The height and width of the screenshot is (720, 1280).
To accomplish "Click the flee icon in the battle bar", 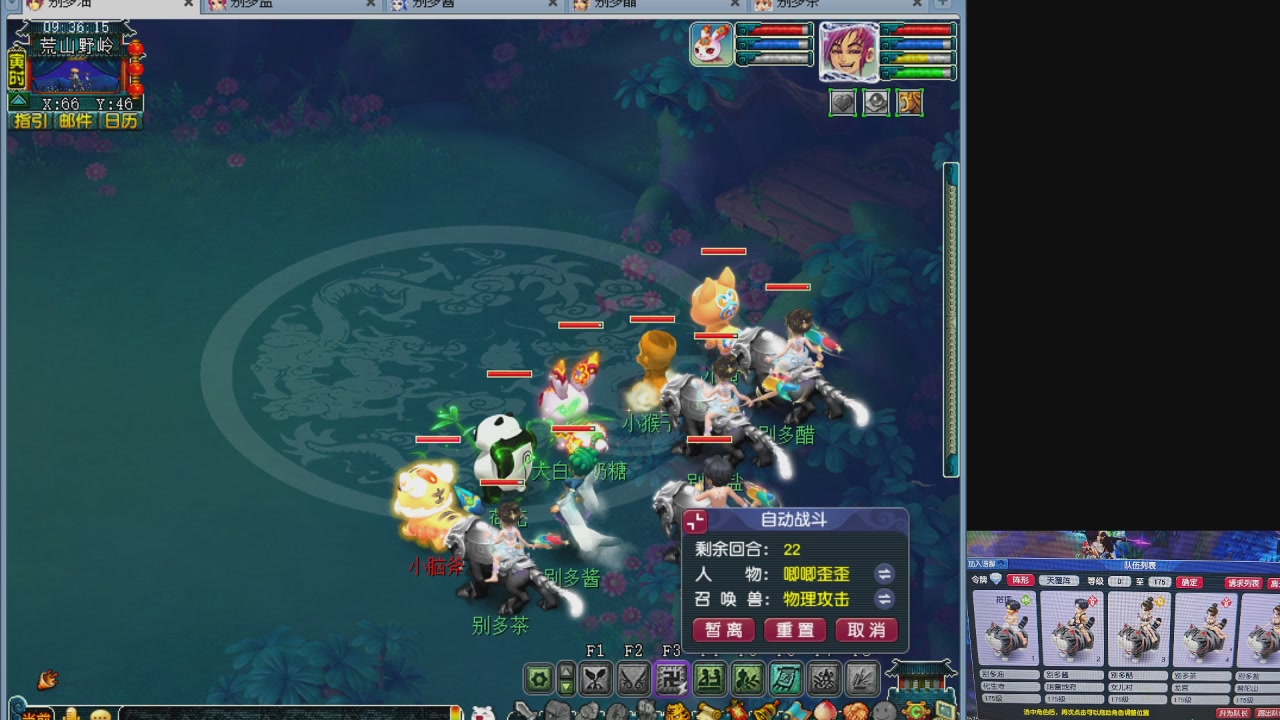I will 823,679.
